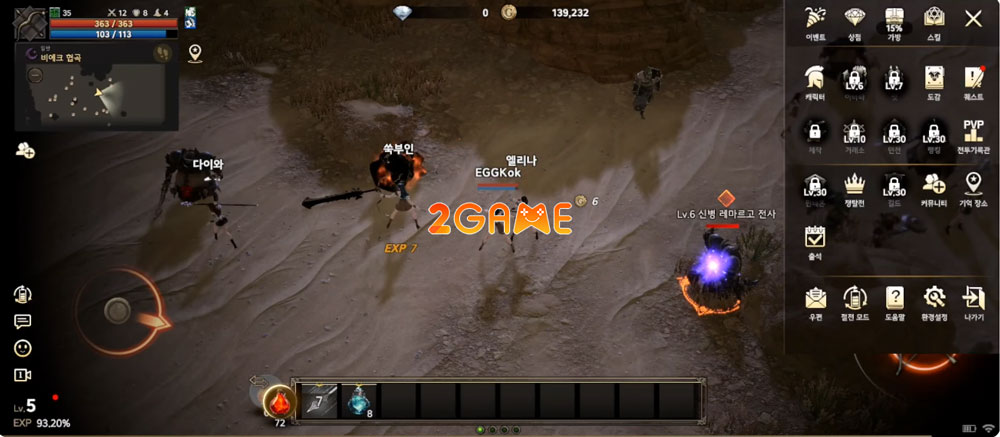
Task: Close the side menu panel
Action: tap(972, 18)
